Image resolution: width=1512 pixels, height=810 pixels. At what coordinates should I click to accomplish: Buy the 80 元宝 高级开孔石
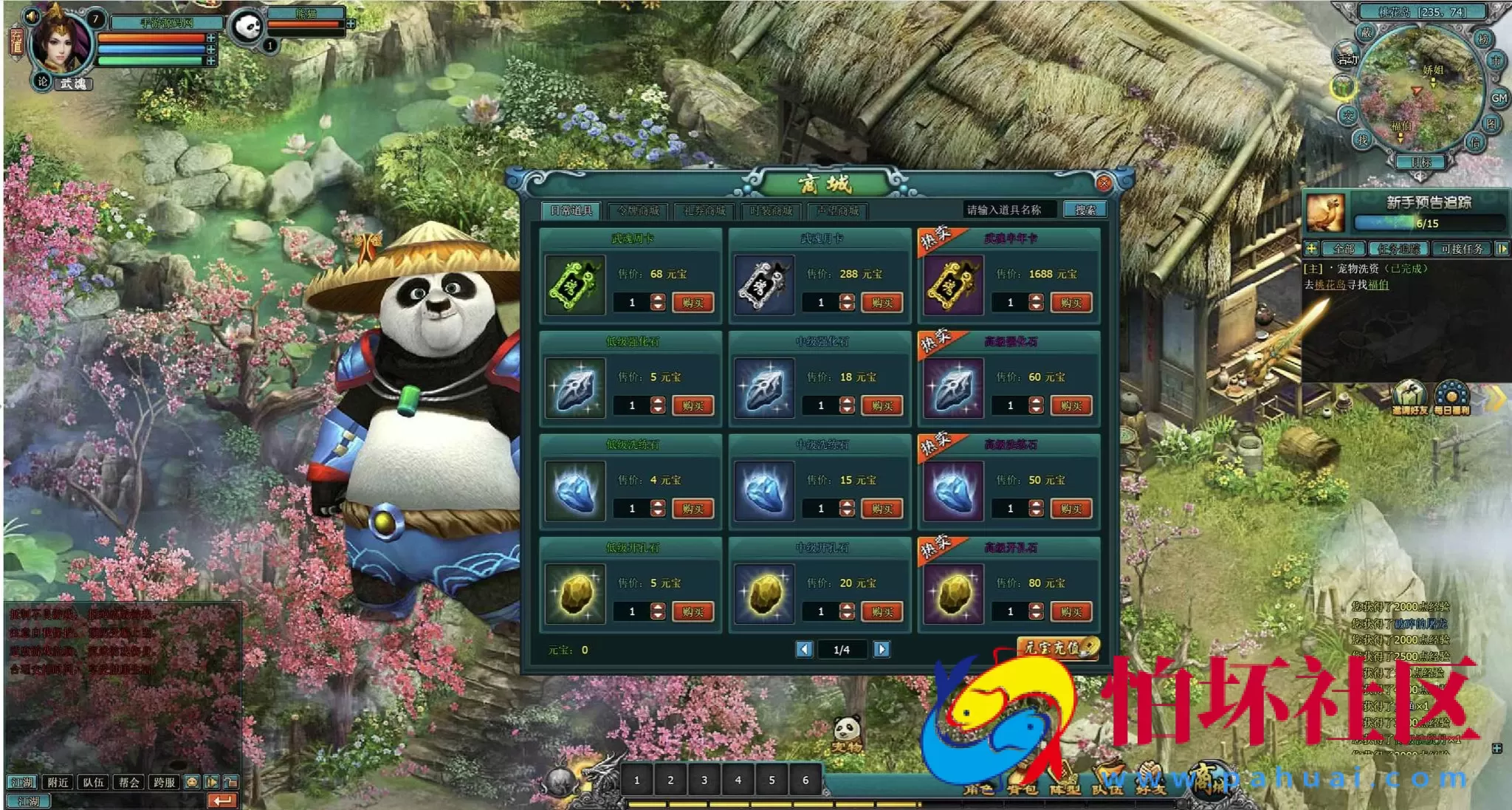click(1071, 612)
